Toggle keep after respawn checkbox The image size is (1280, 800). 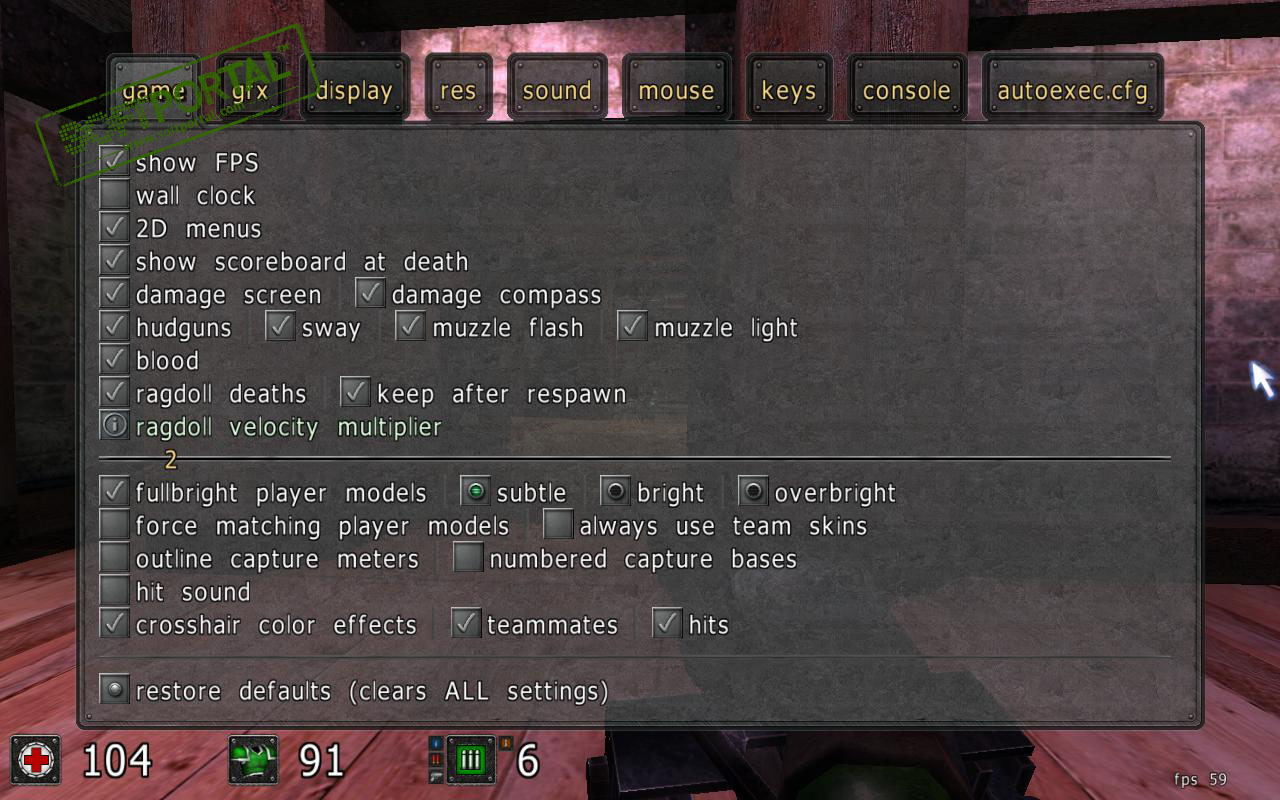[356, 393]
